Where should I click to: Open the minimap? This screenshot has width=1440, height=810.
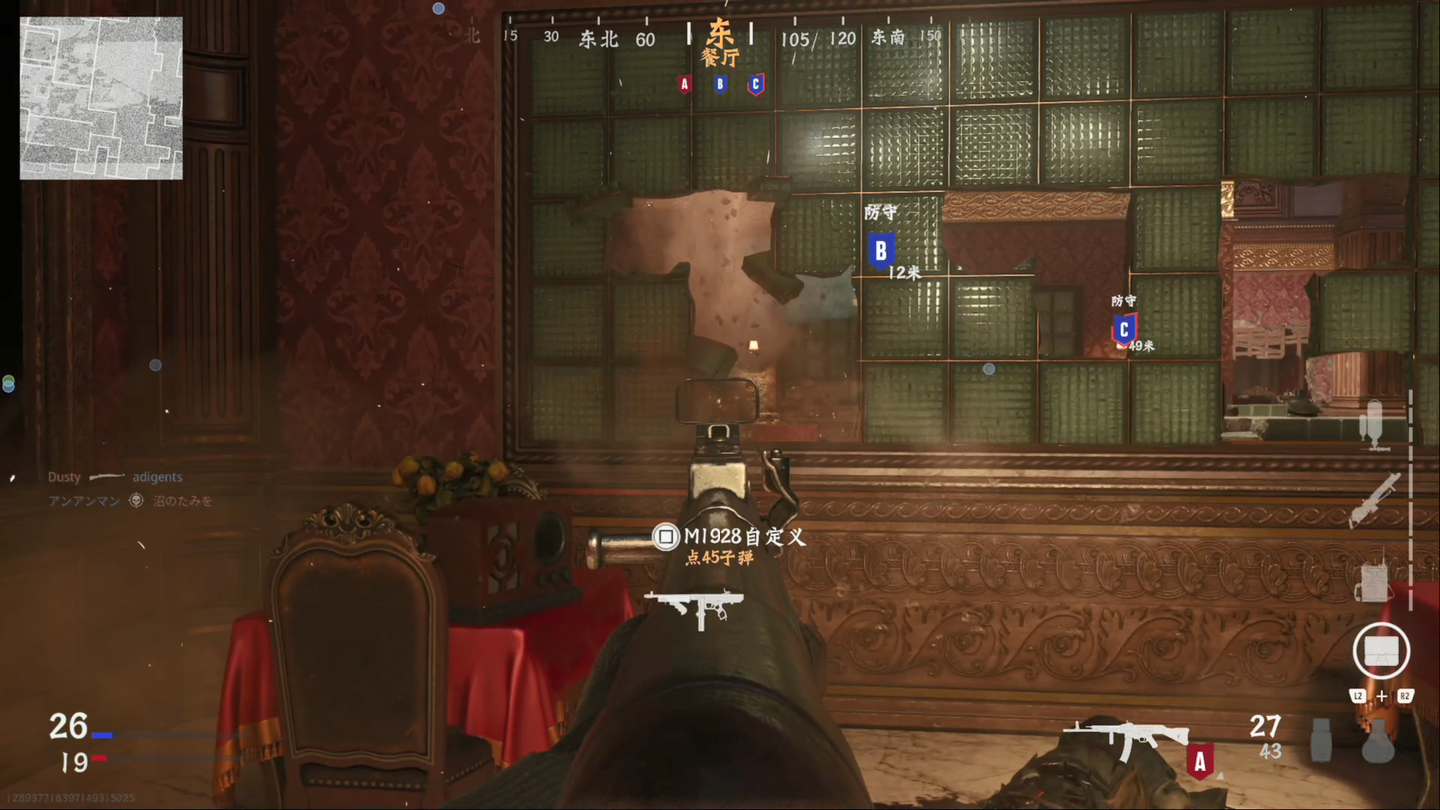pyautogui.click(x=101, y=98)
